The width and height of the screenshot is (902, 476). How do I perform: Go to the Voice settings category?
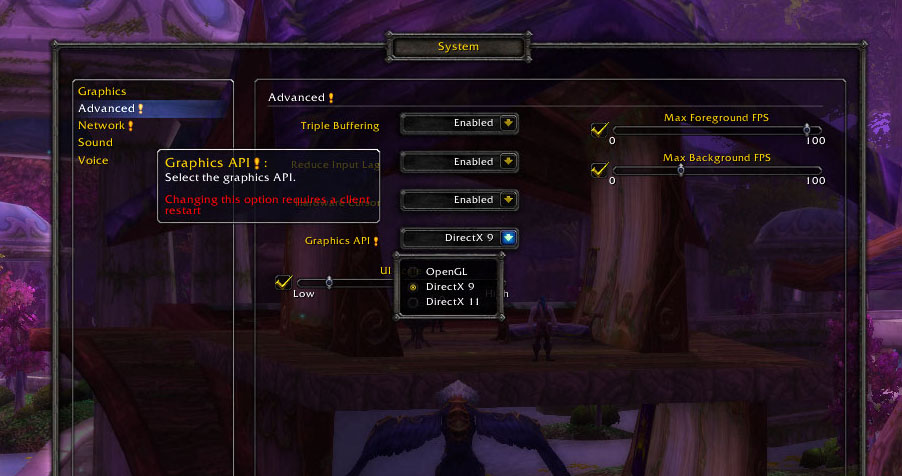pyautogui.click(x=93, y=160)
